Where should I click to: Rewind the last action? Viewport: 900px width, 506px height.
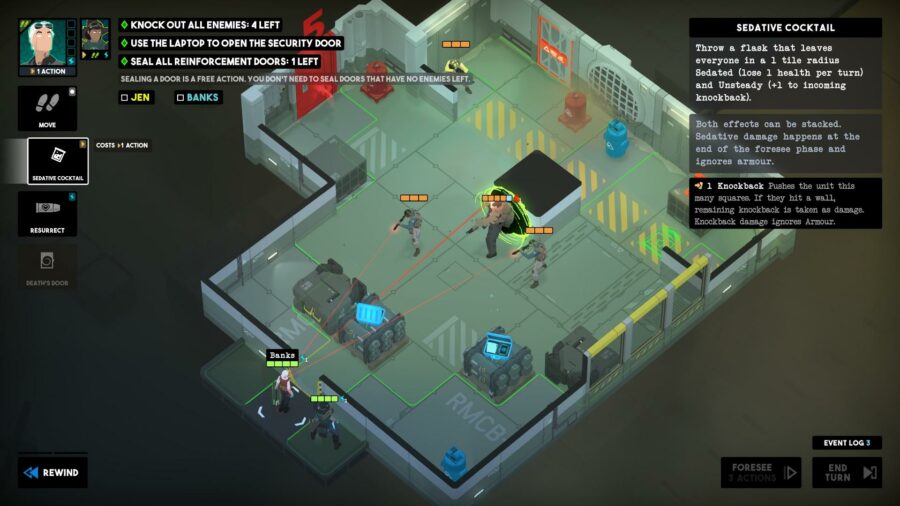coord(52,472)
